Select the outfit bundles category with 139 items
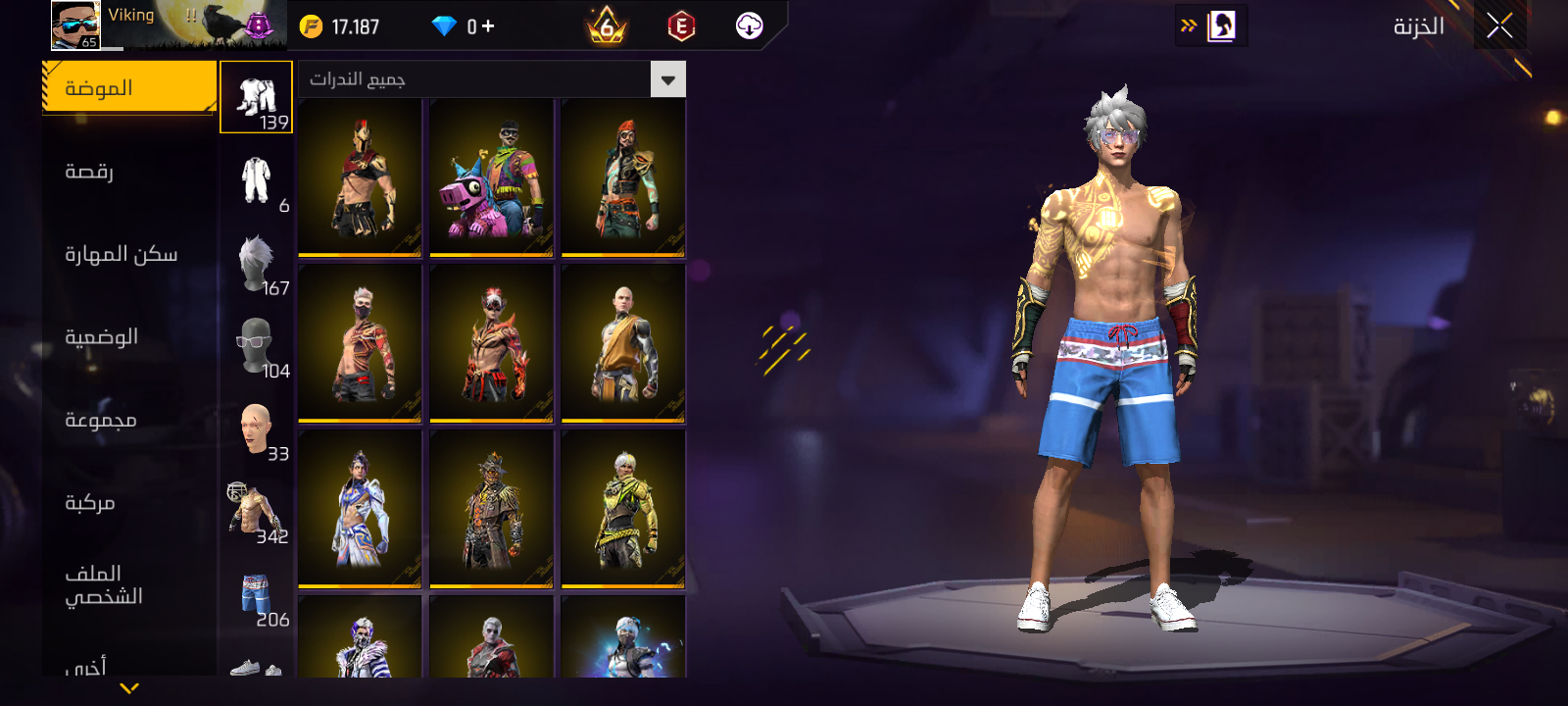This screenshot has height=706, width=1568. 257,97
